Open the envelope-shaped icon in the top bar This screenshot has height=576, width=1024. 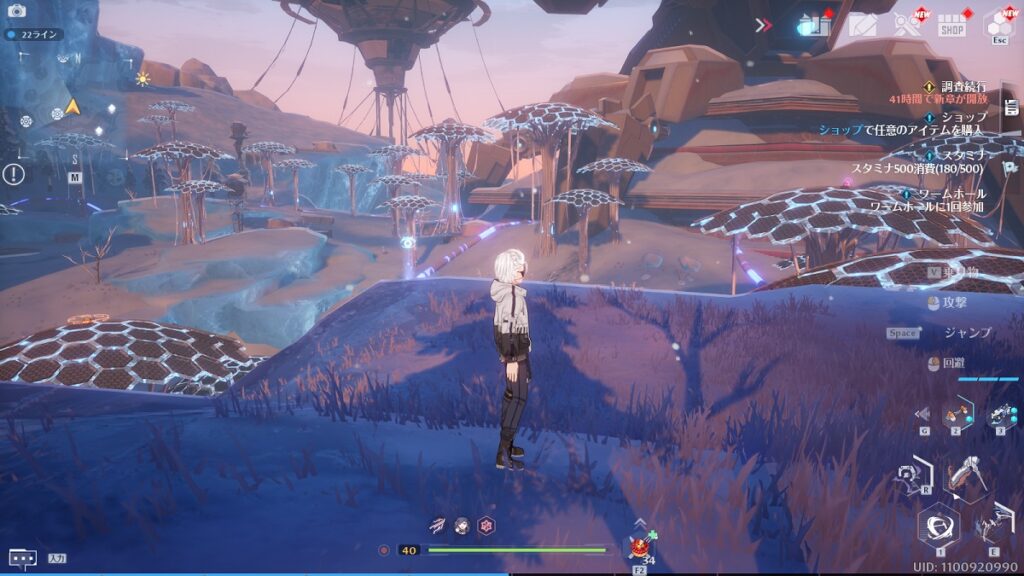862,25
